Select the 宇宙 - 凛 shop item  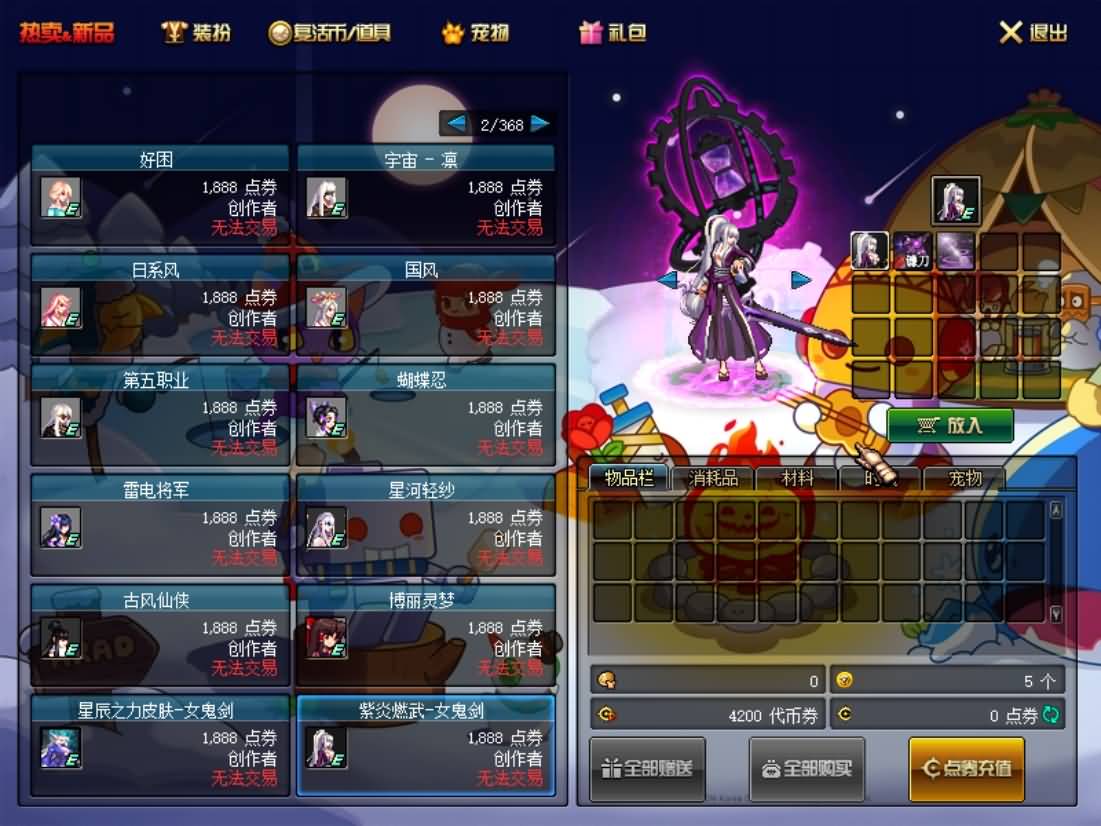[426, 195]
